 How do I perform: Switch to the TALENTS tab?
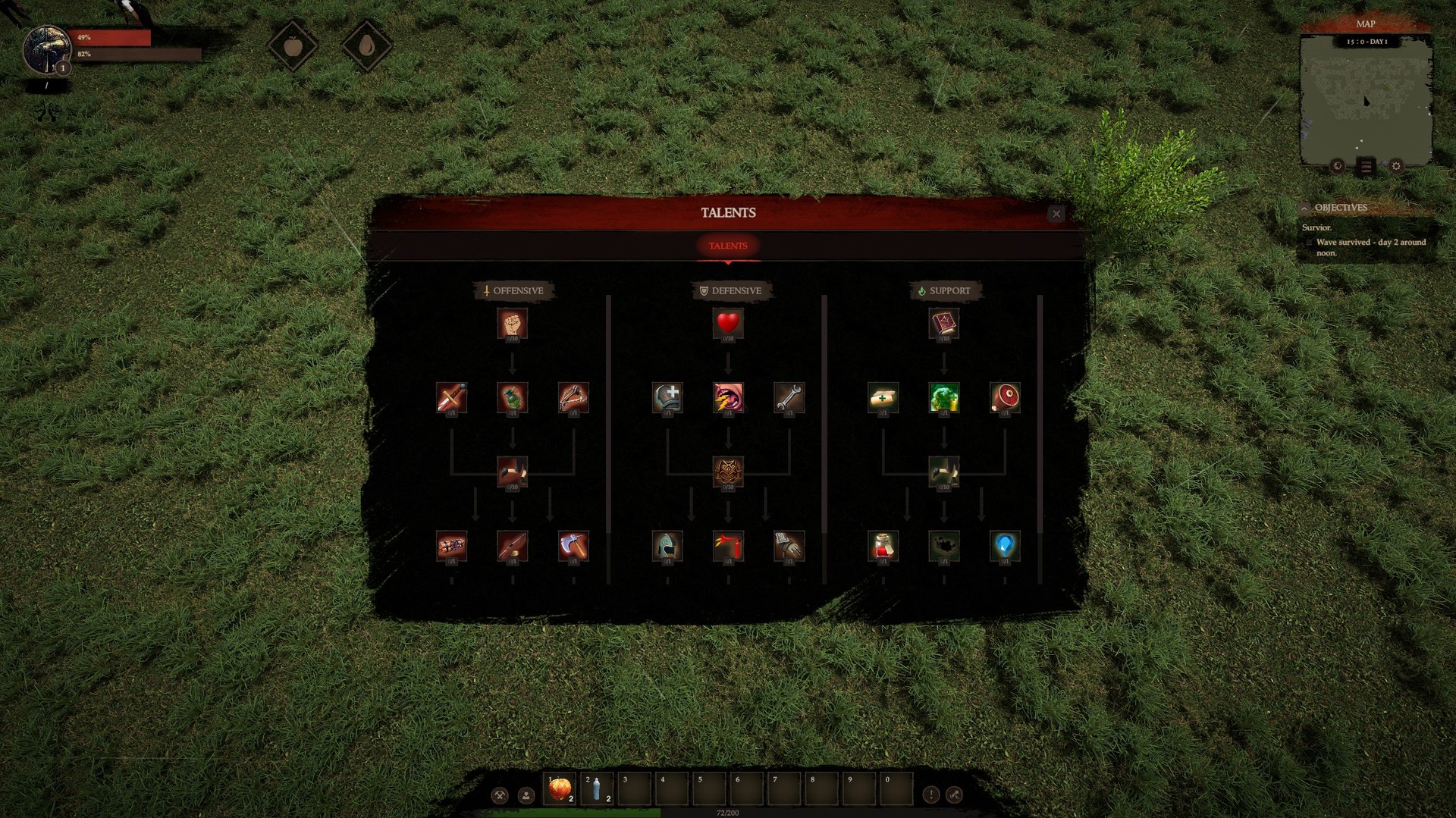[x=728, y=245]
